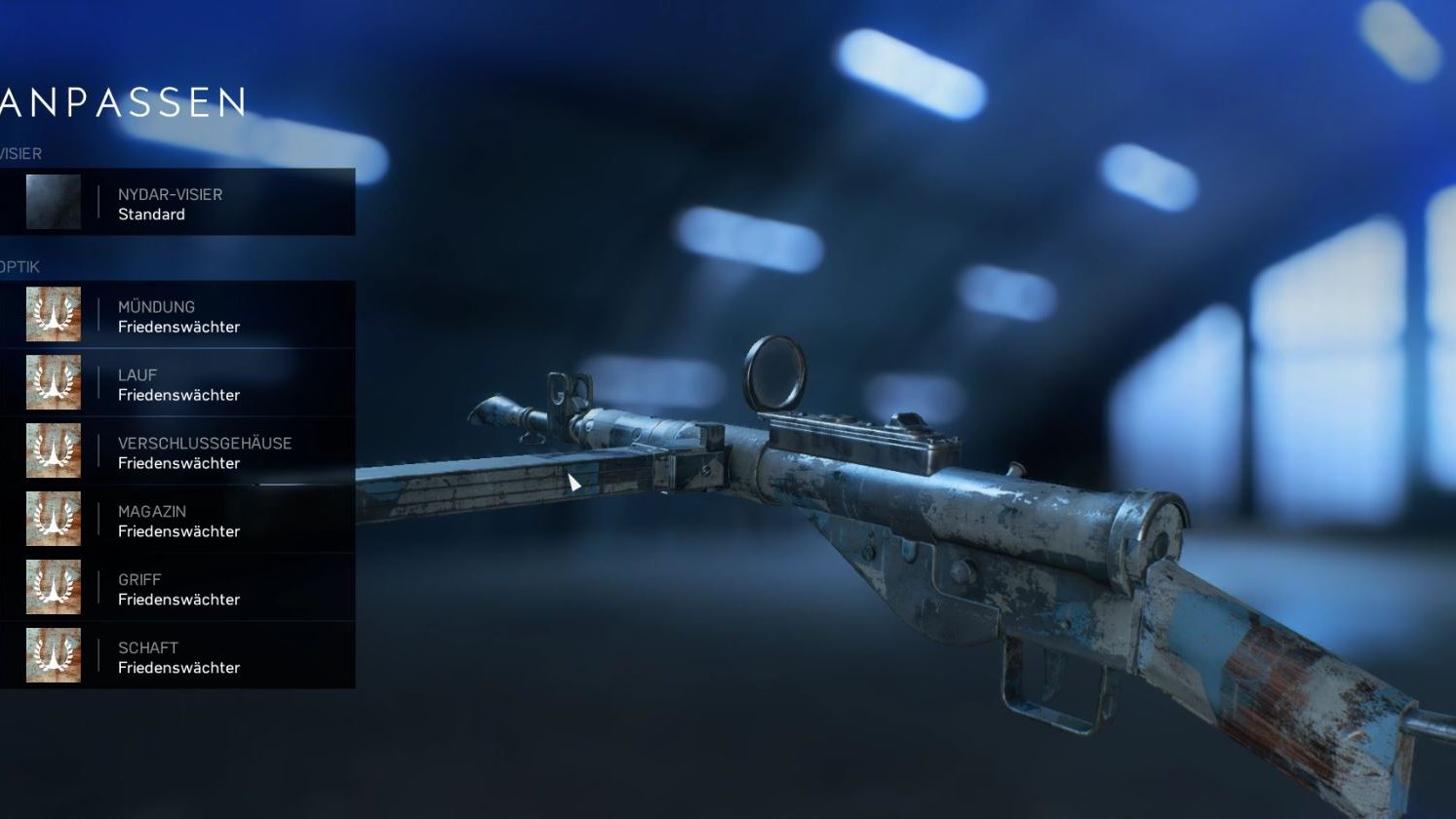Pick the Griff customization row
Image resolution: width=1456 pixels, height=819 pixels.
177,588
